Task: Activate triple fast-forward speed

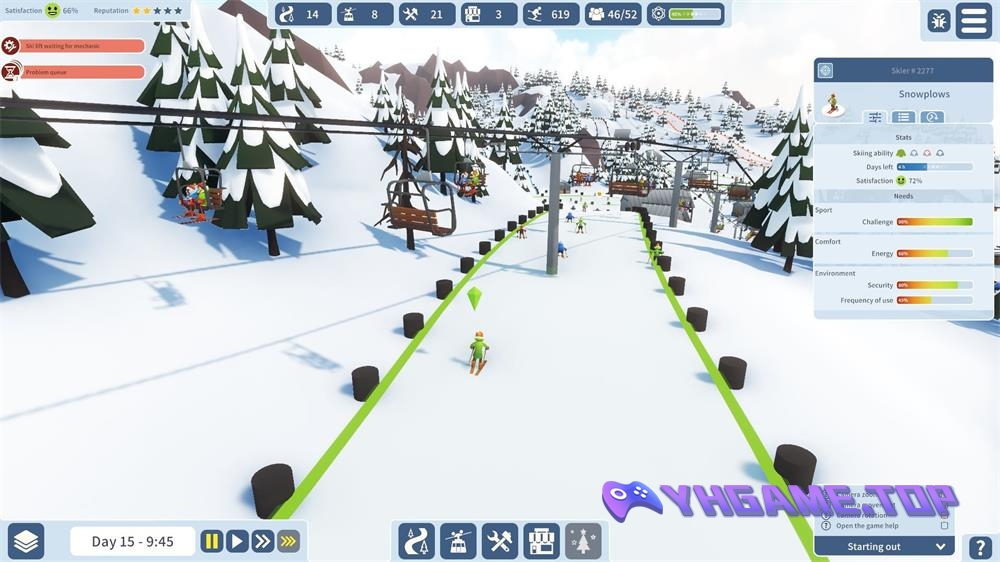Action: 288,541
